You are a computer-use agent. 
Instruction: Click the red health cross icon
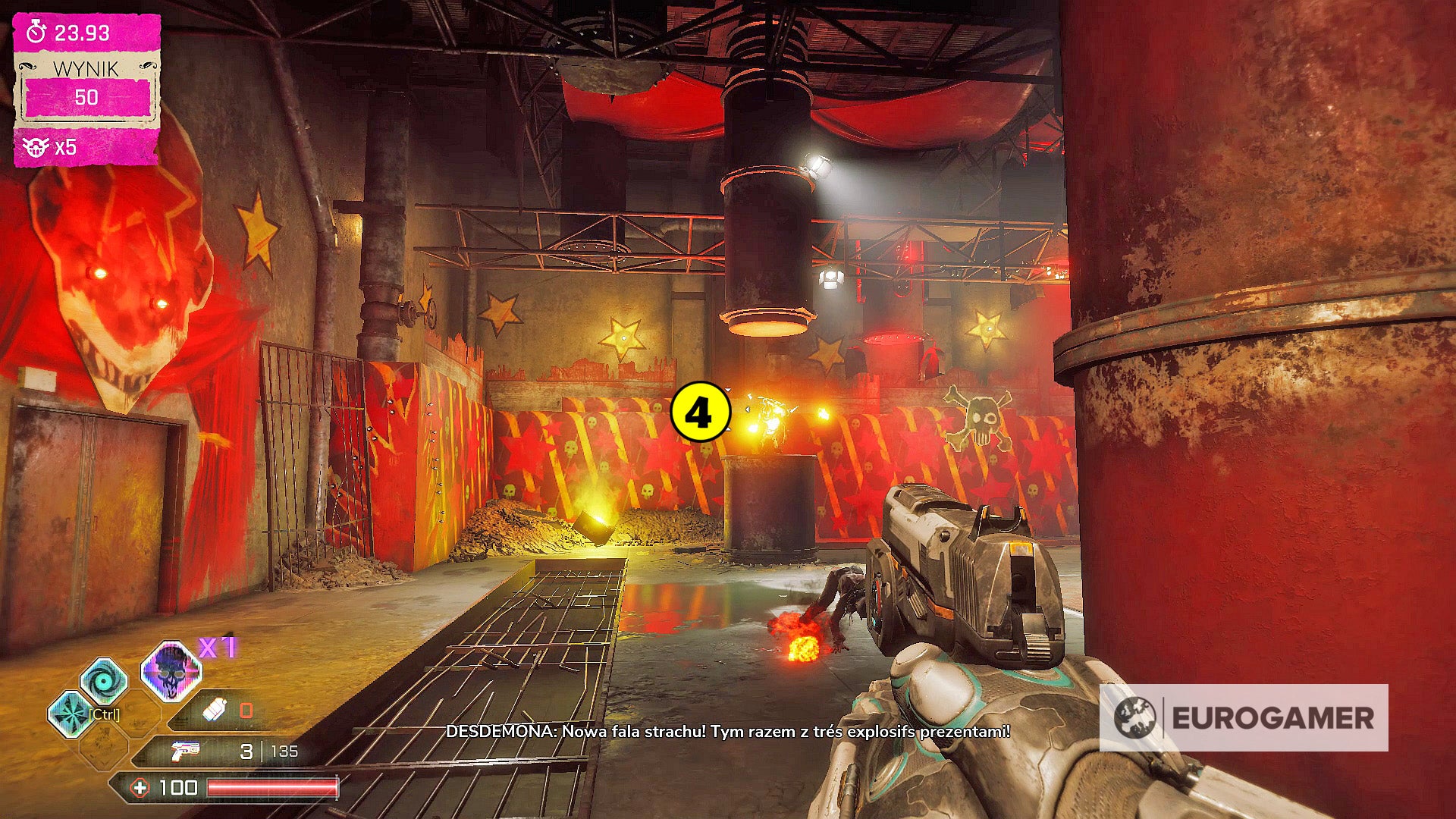click(x=140, y=788)
